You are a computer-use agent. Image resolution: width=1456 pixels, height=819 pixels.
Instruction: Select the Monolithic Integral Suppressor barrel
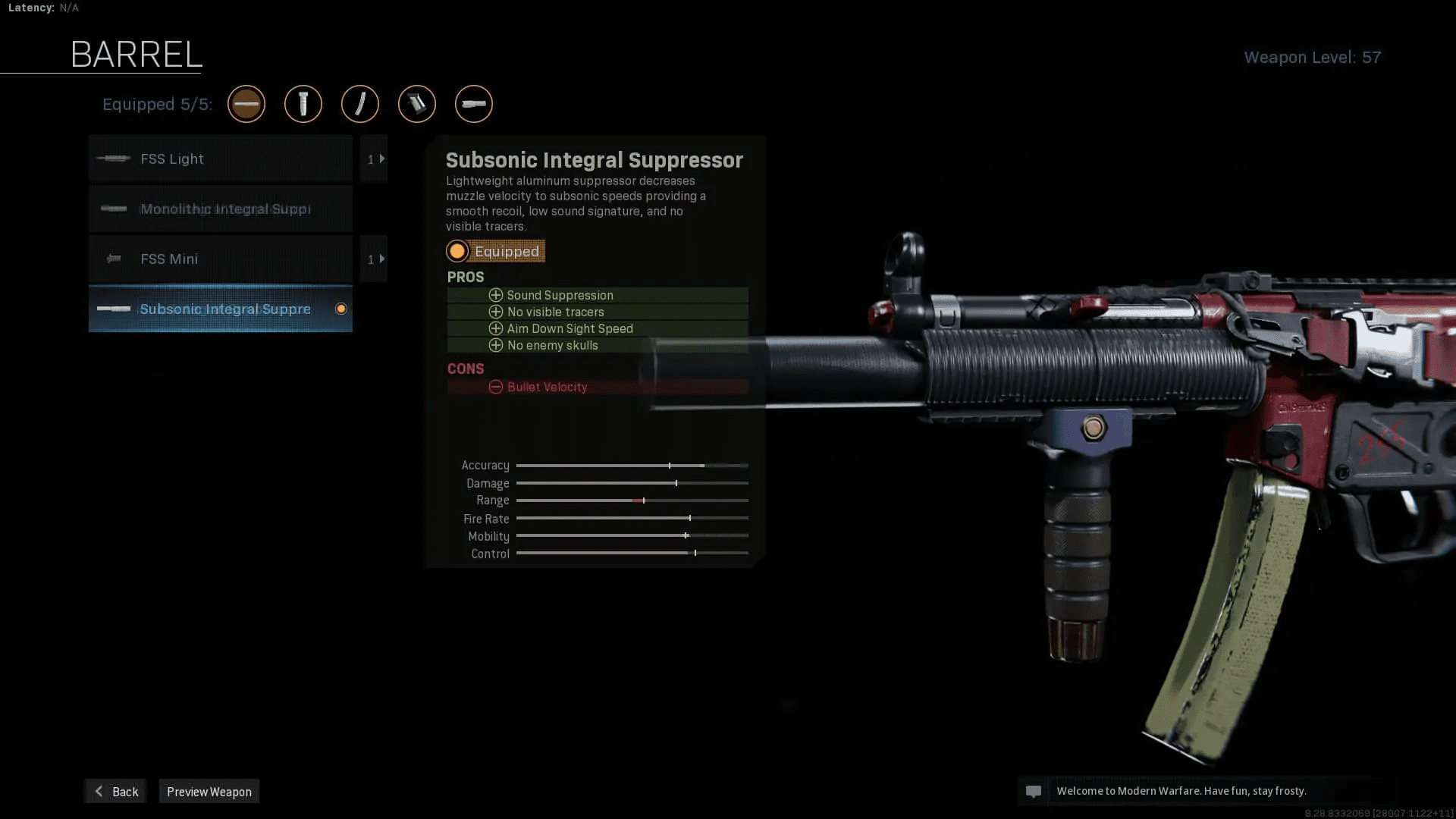tap(220, 209)
